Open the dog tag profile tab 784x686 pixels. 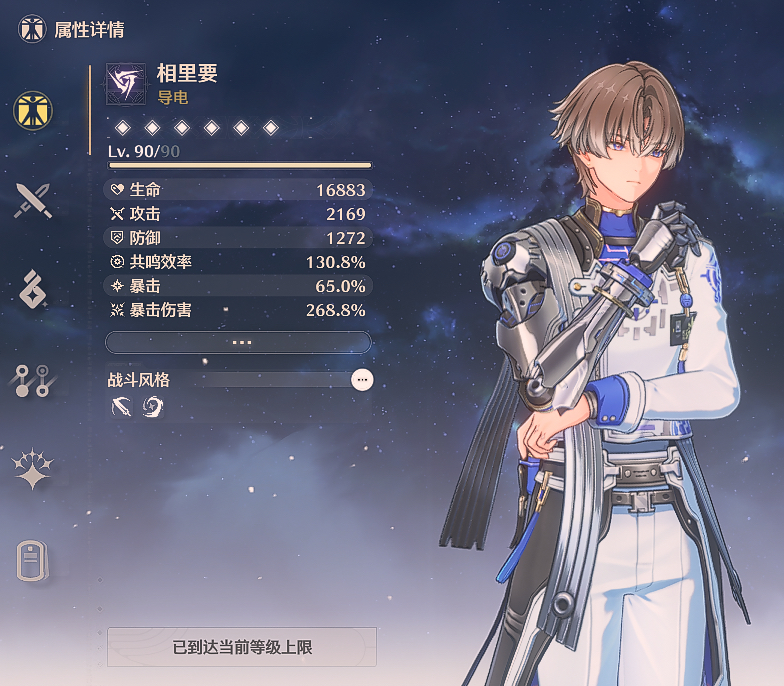click(33, 560)
